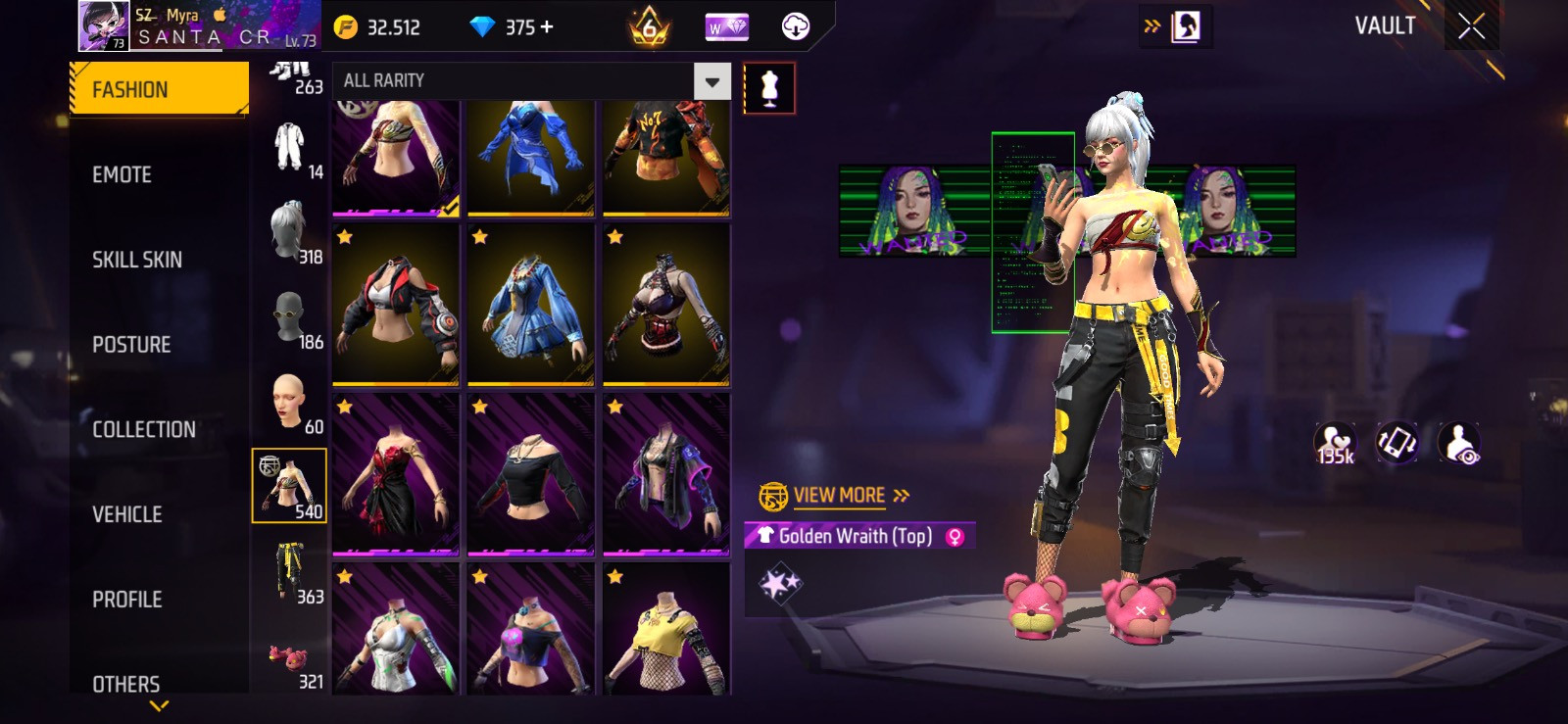Select the pants subcategory with 363 items
The width and height of the screenshot is (1568, 724).
tap(290, 571)
